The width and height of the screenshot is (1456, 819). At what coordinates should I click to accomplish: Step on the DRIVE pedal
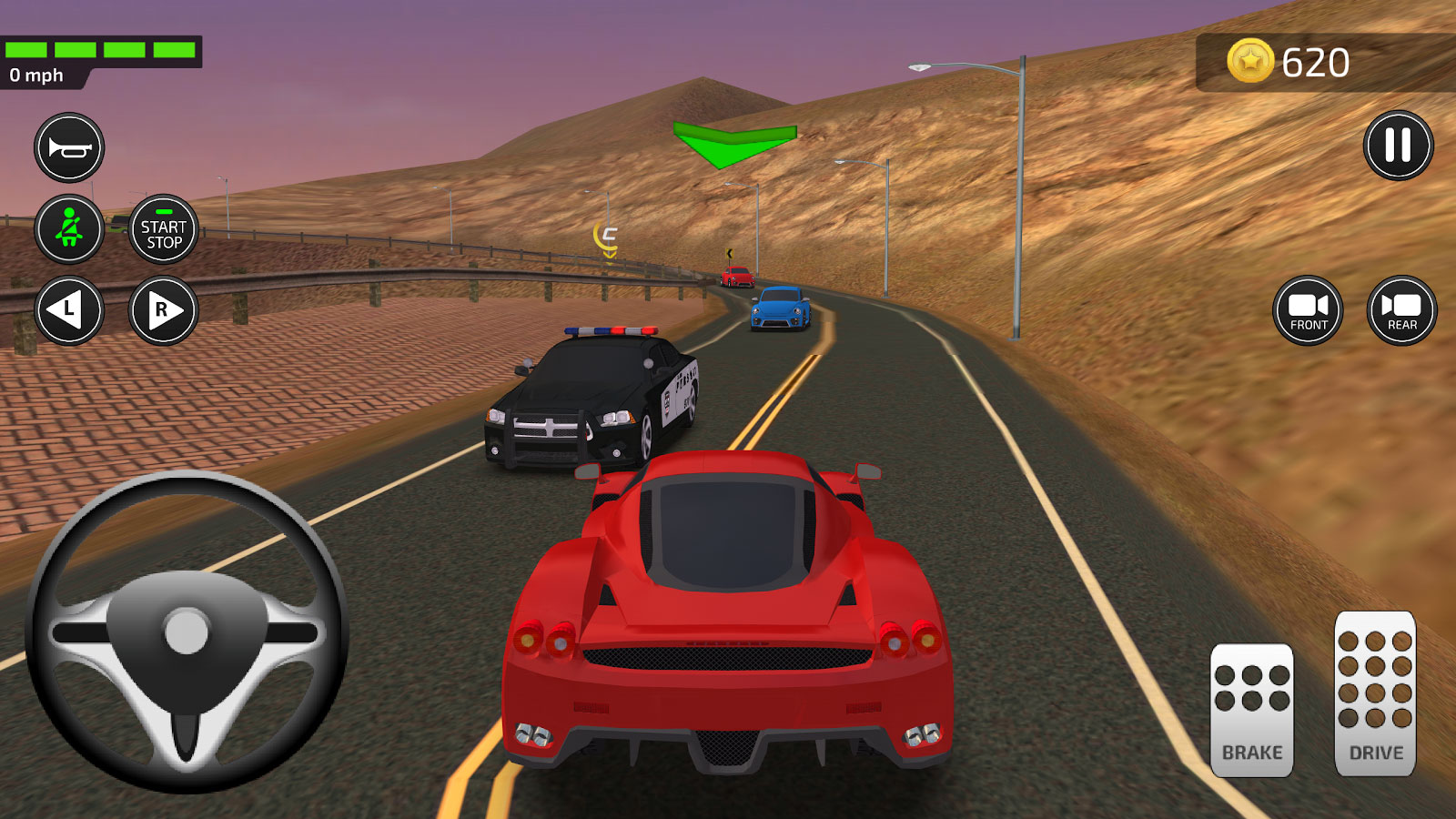(1375, 694)
